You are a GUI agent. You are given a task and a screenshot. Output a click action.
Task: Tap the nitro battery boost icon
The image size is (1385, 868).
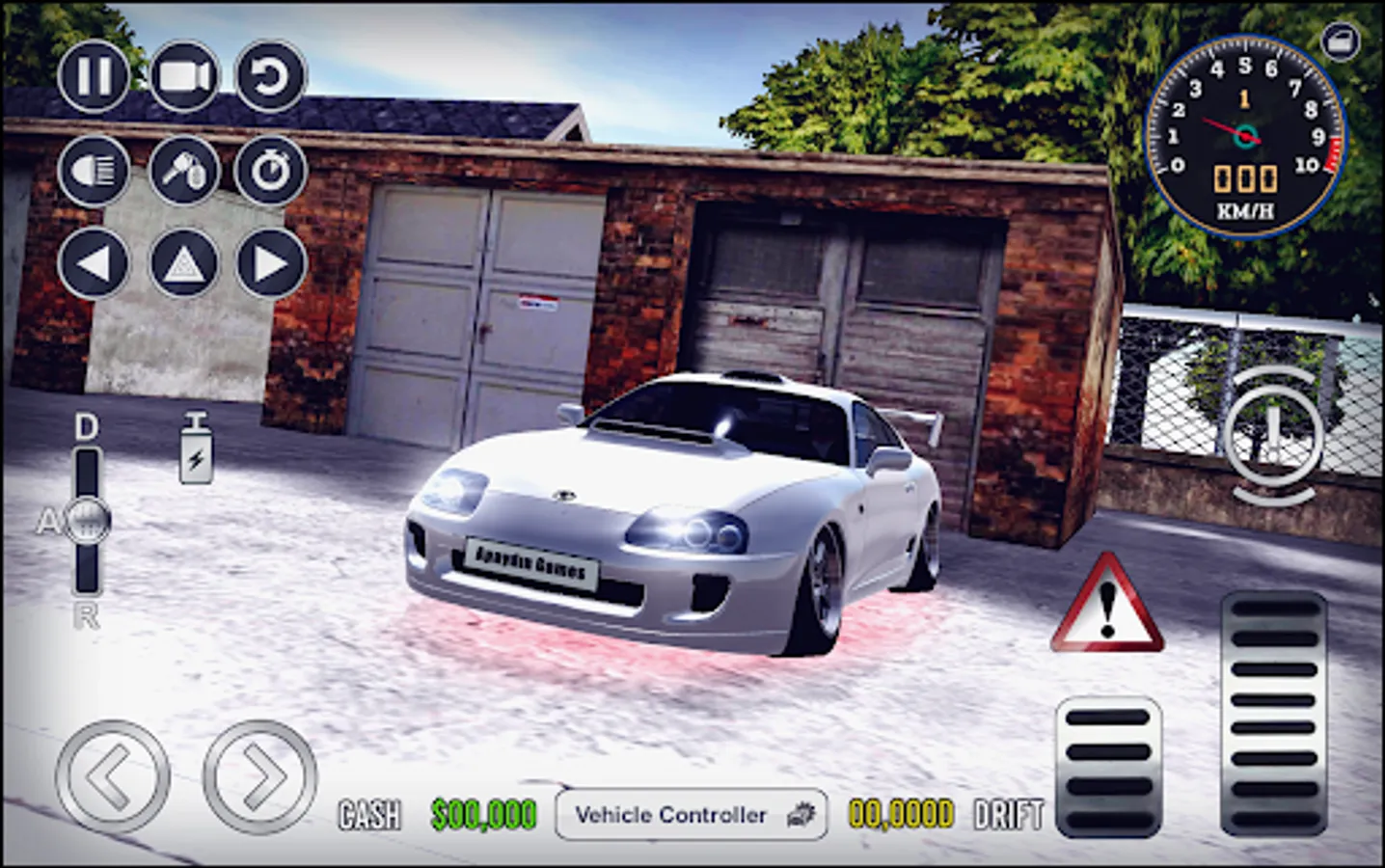pyautogui.click(x=196, y=450)
